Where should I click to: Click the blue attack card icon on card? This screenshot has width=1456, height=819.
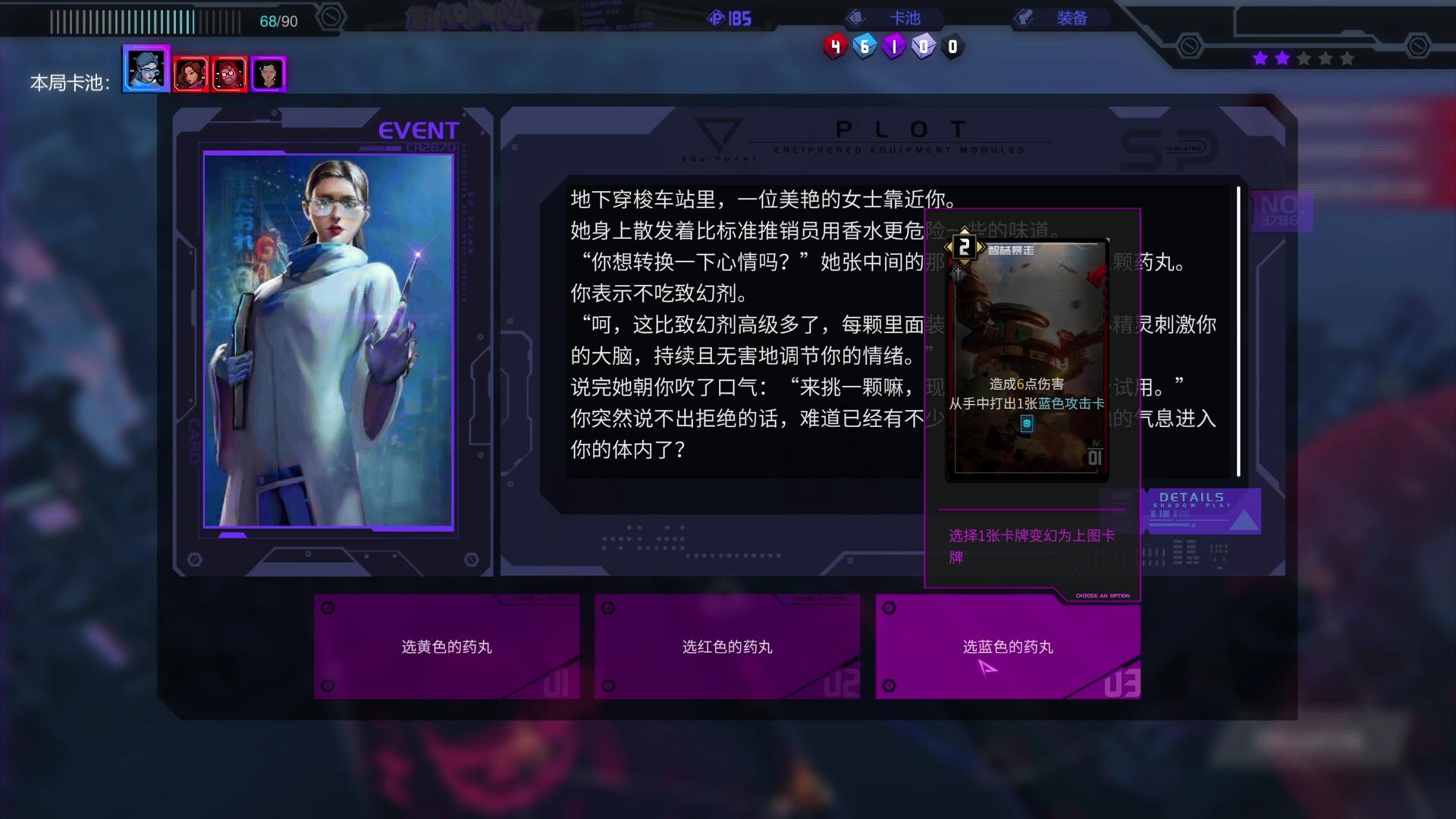[x=1025, y=425]
